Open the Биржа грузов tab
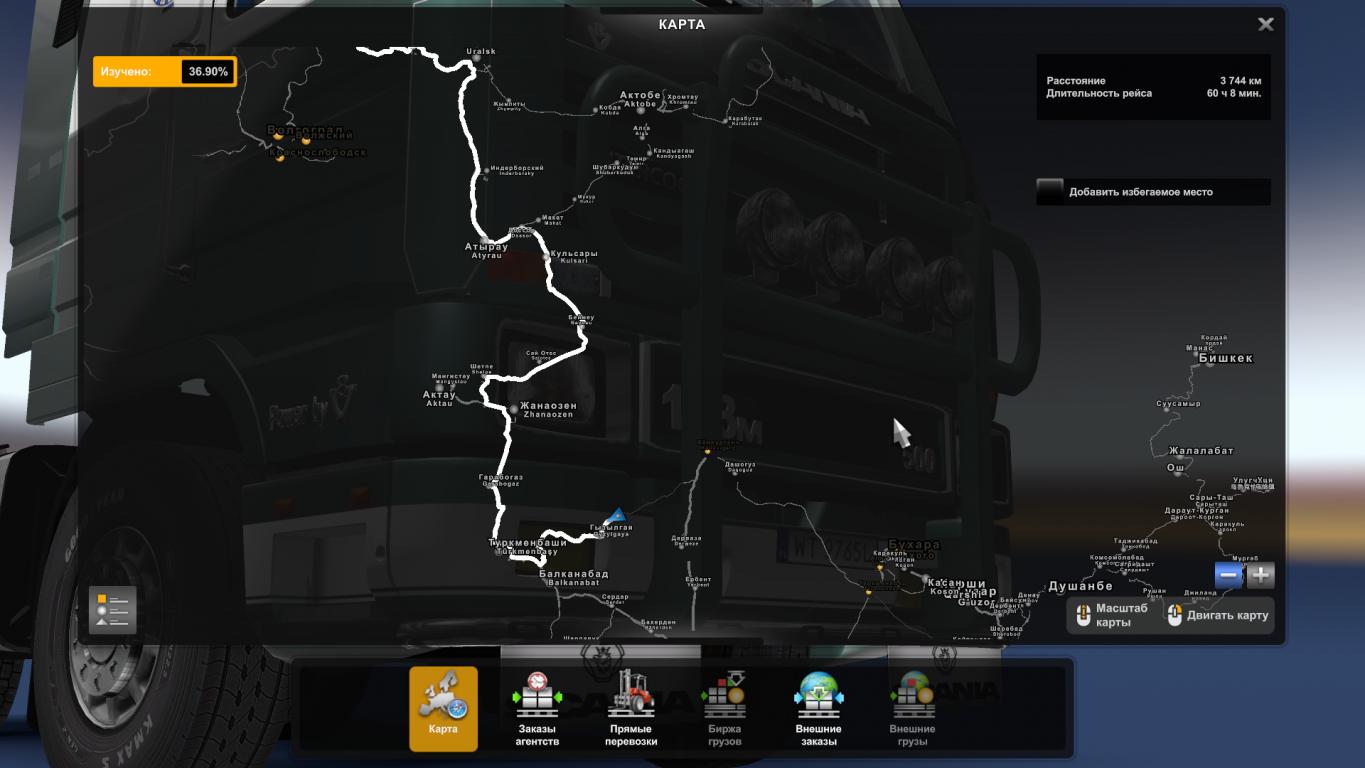The height and width of the screenshot is (768, 1365). pos(724,708)
